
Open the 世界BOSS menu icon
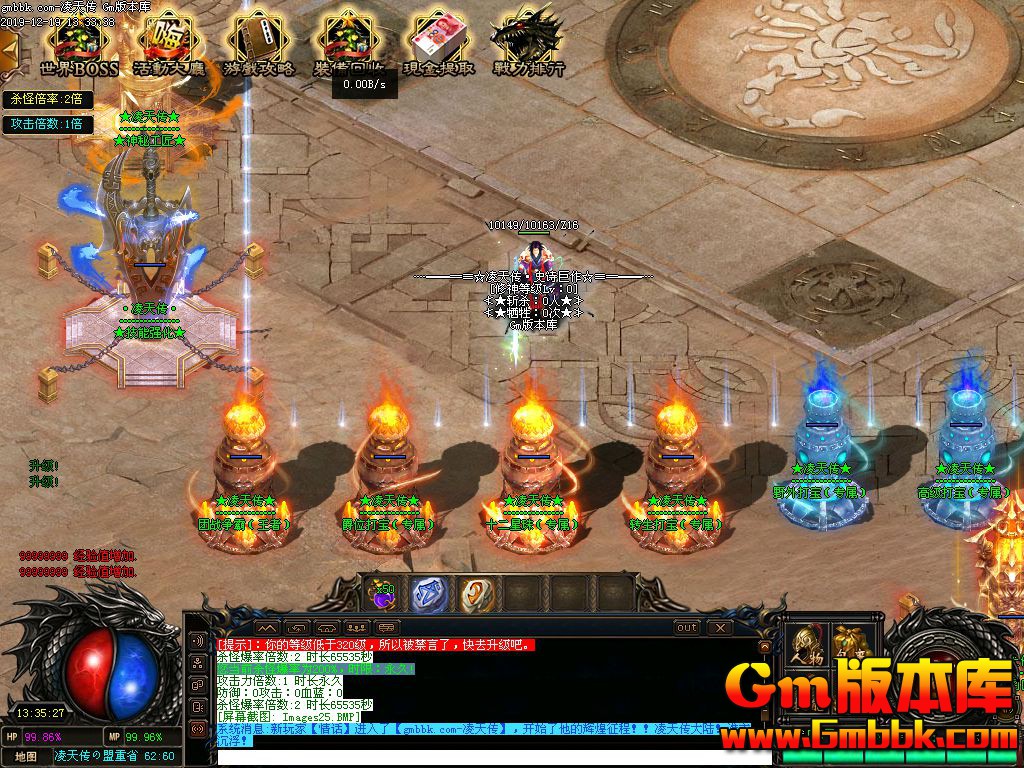coord(79,43)
